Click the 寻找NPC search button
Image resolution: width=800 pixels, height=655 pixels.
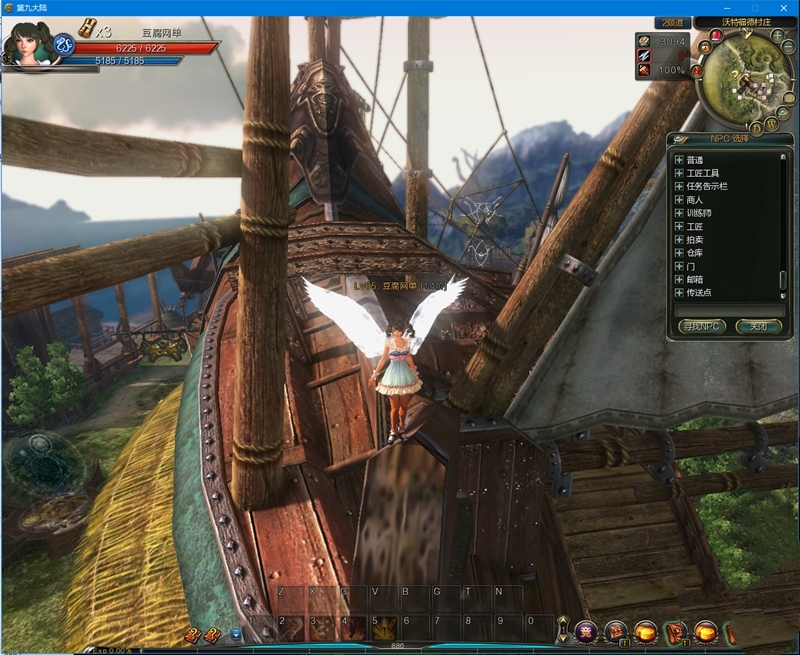tap(699, 326)
